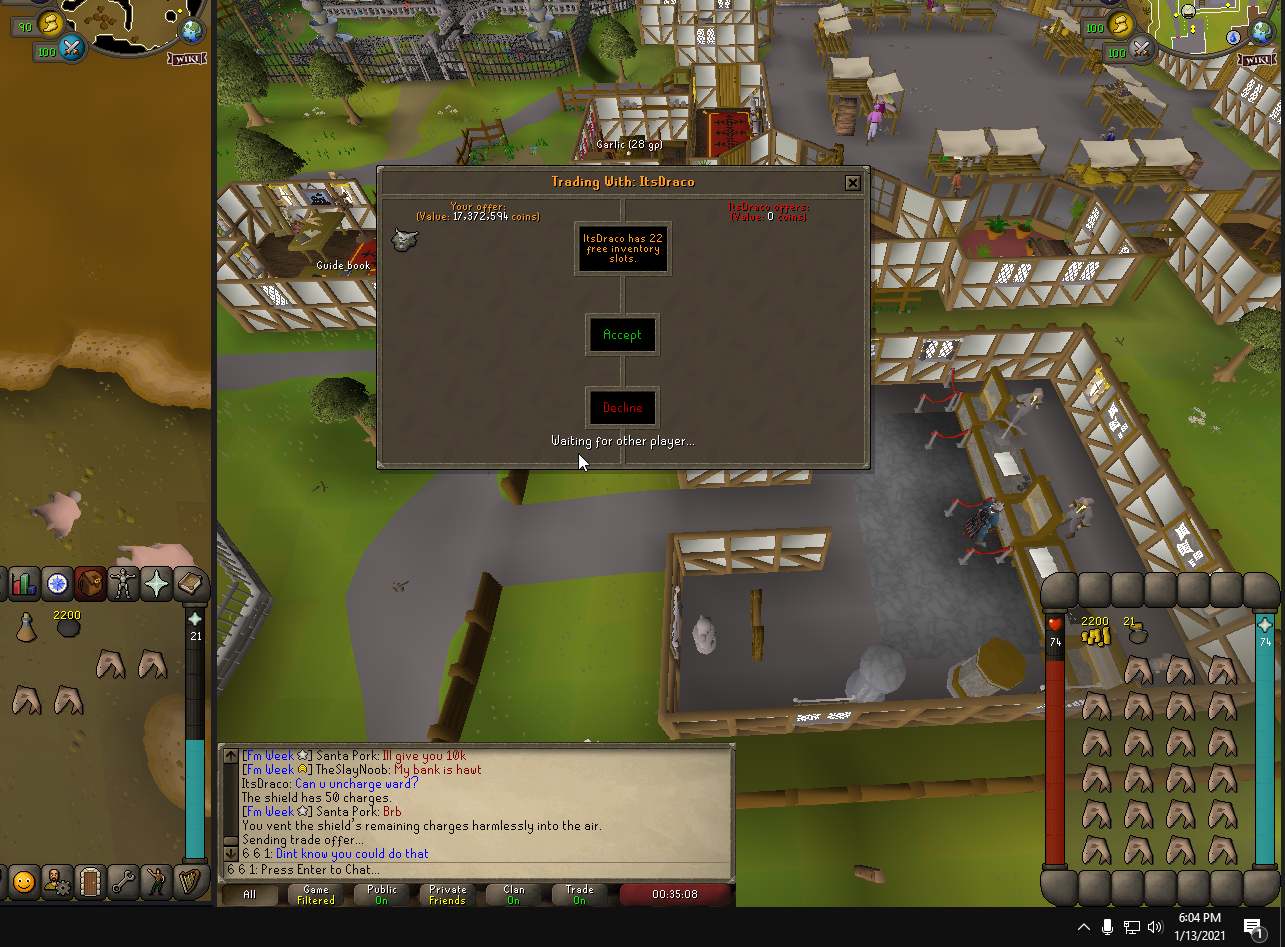This screenshot has width=1285, height=947.
Task: Select the Public chat tab
Action: pyautogui.click(x=381, y=895)
